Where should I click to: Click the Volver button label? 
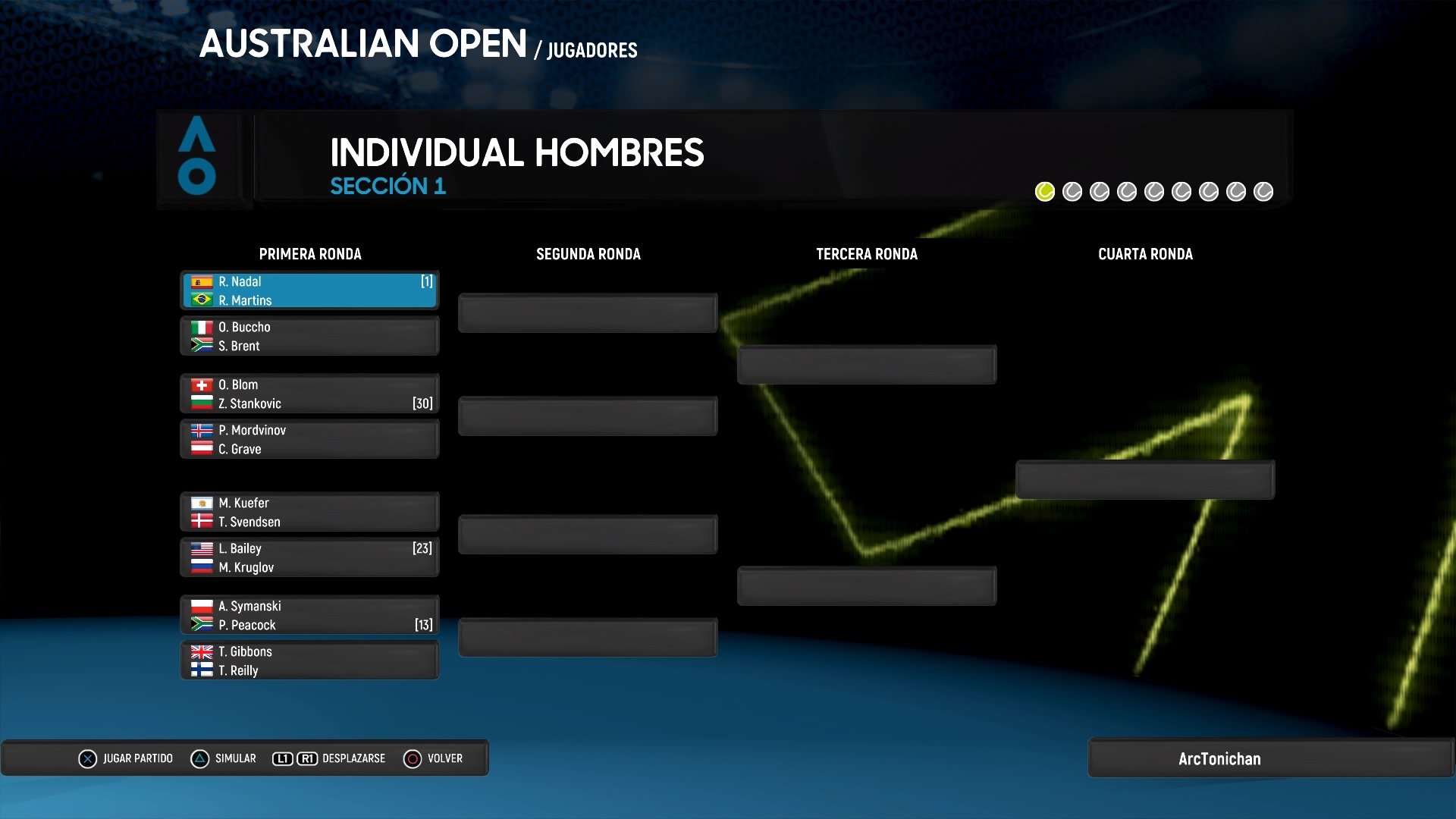pyautogui.click(x=444, y=758)
